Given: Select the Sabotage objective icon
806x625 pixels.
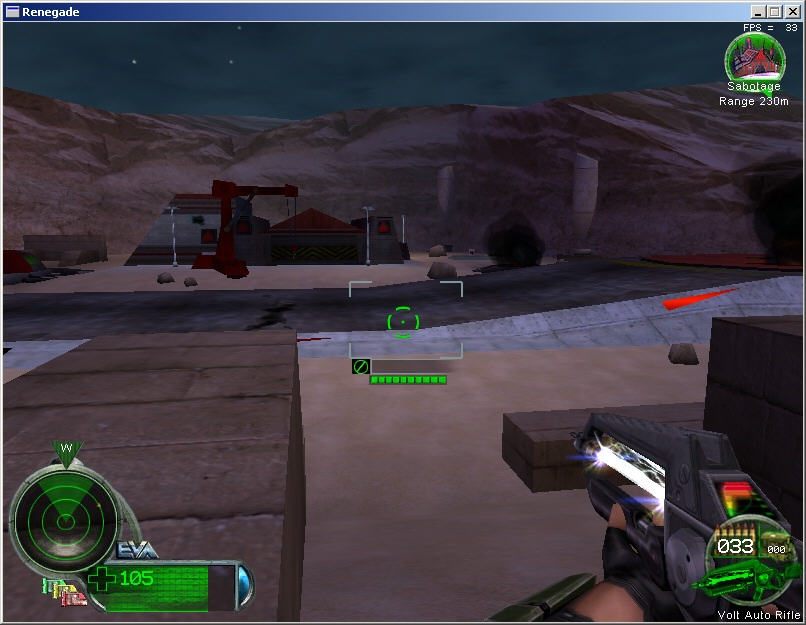Looking at the screenshot, I should click(754, 58).
